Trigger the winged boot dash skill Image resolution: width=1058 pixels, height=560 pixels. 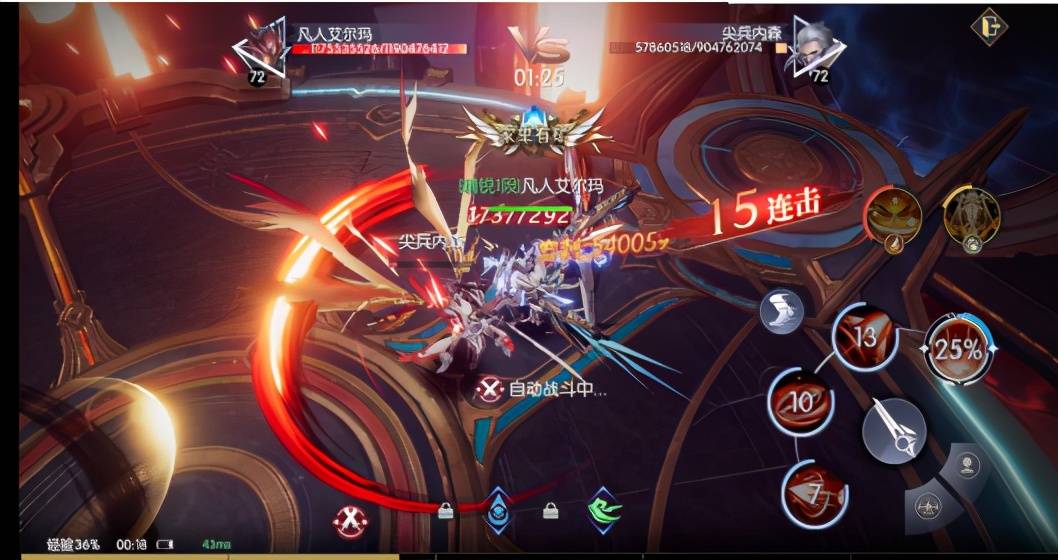[782, 313]
